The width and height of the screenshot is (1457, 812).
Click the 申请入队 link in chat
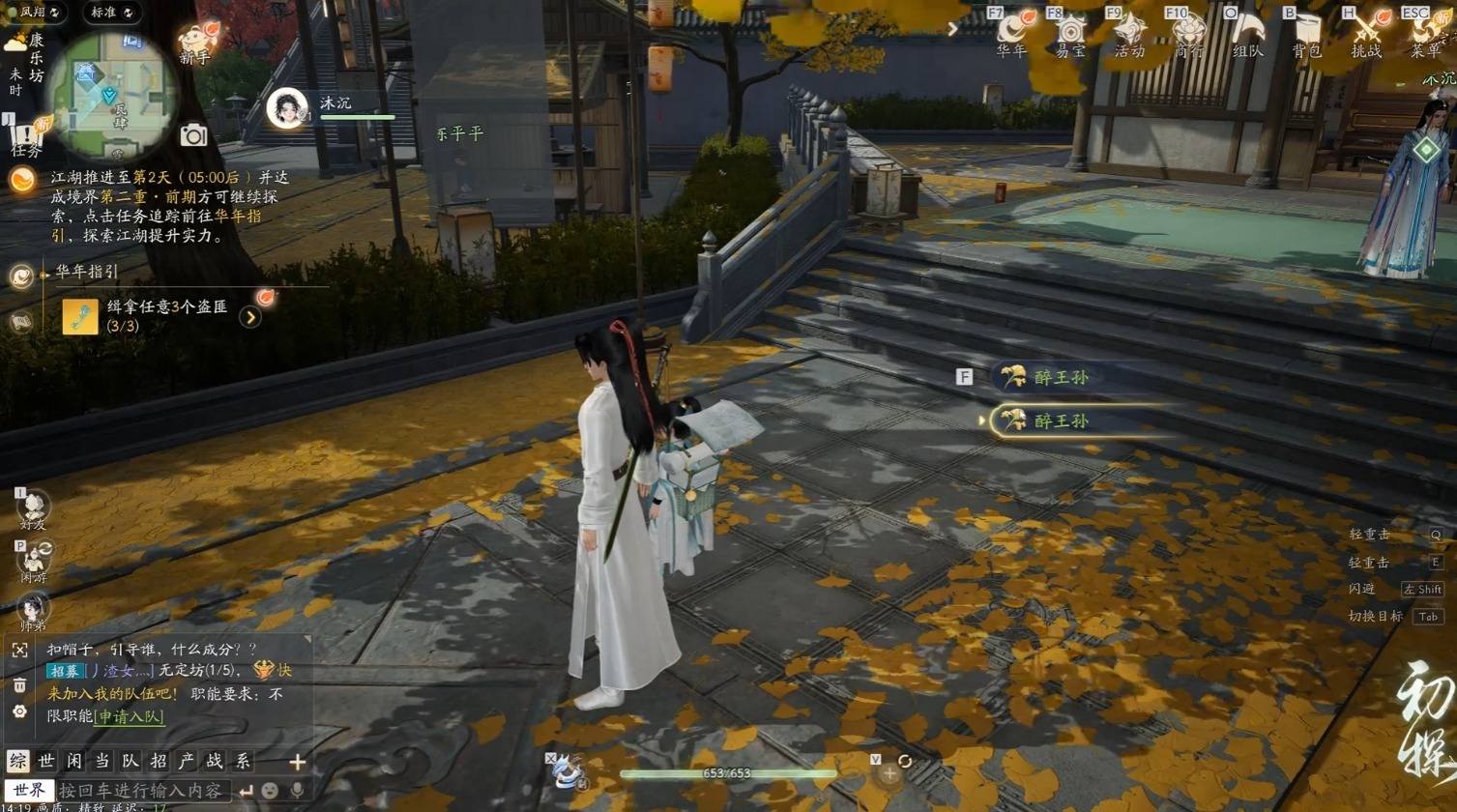(131, 716)
